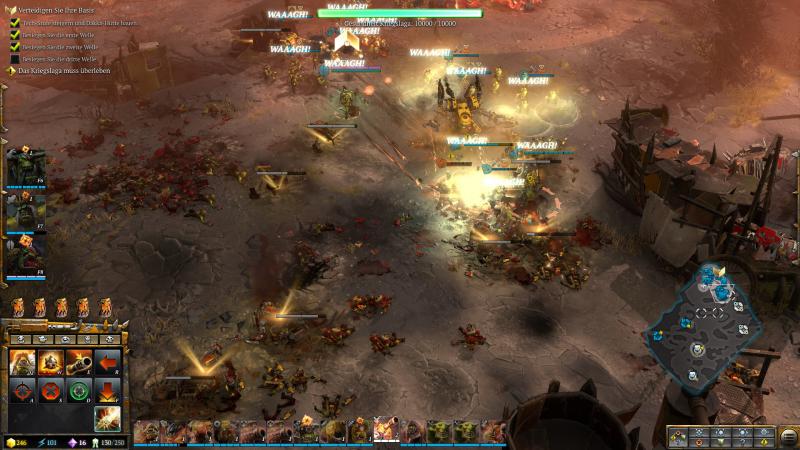Select the highlighted unit in the army bar

click(x=386, y=430)
